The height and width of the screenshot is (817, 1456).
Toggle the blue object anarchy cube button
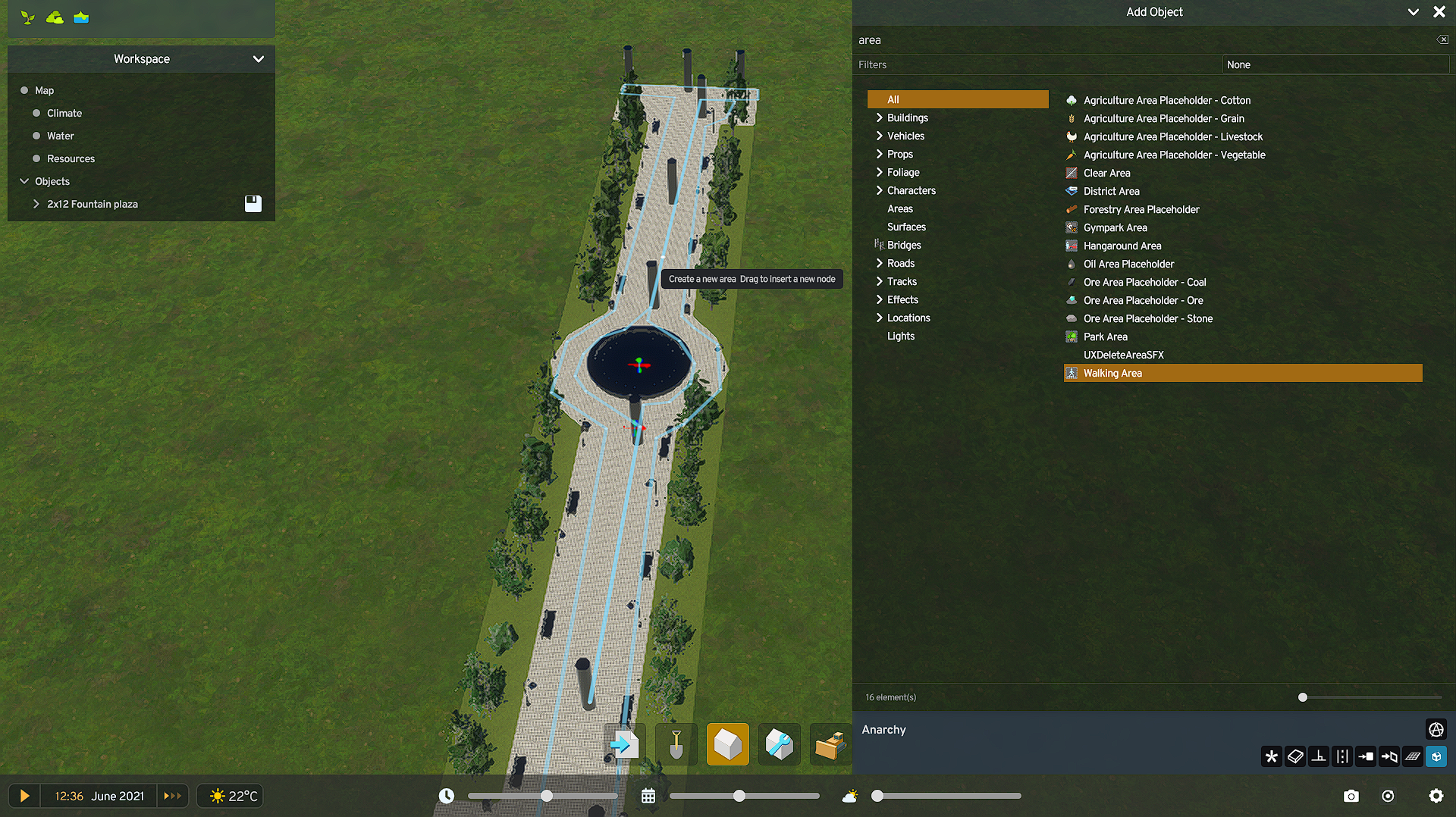coord(1436,756)
